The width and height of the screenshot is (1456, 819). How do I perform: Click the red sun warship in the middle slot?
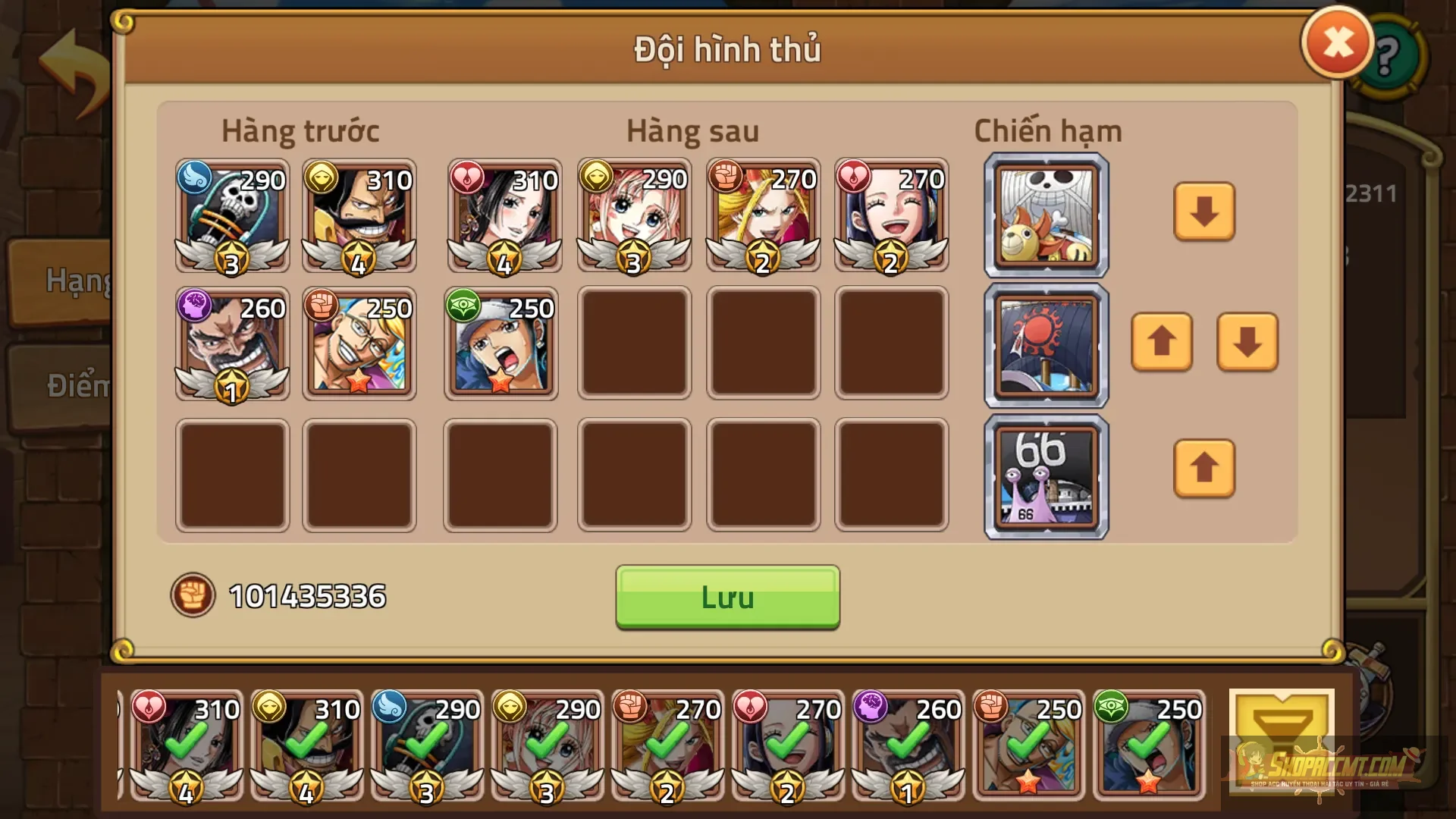pyautogui.click(x=1045, y=345)
